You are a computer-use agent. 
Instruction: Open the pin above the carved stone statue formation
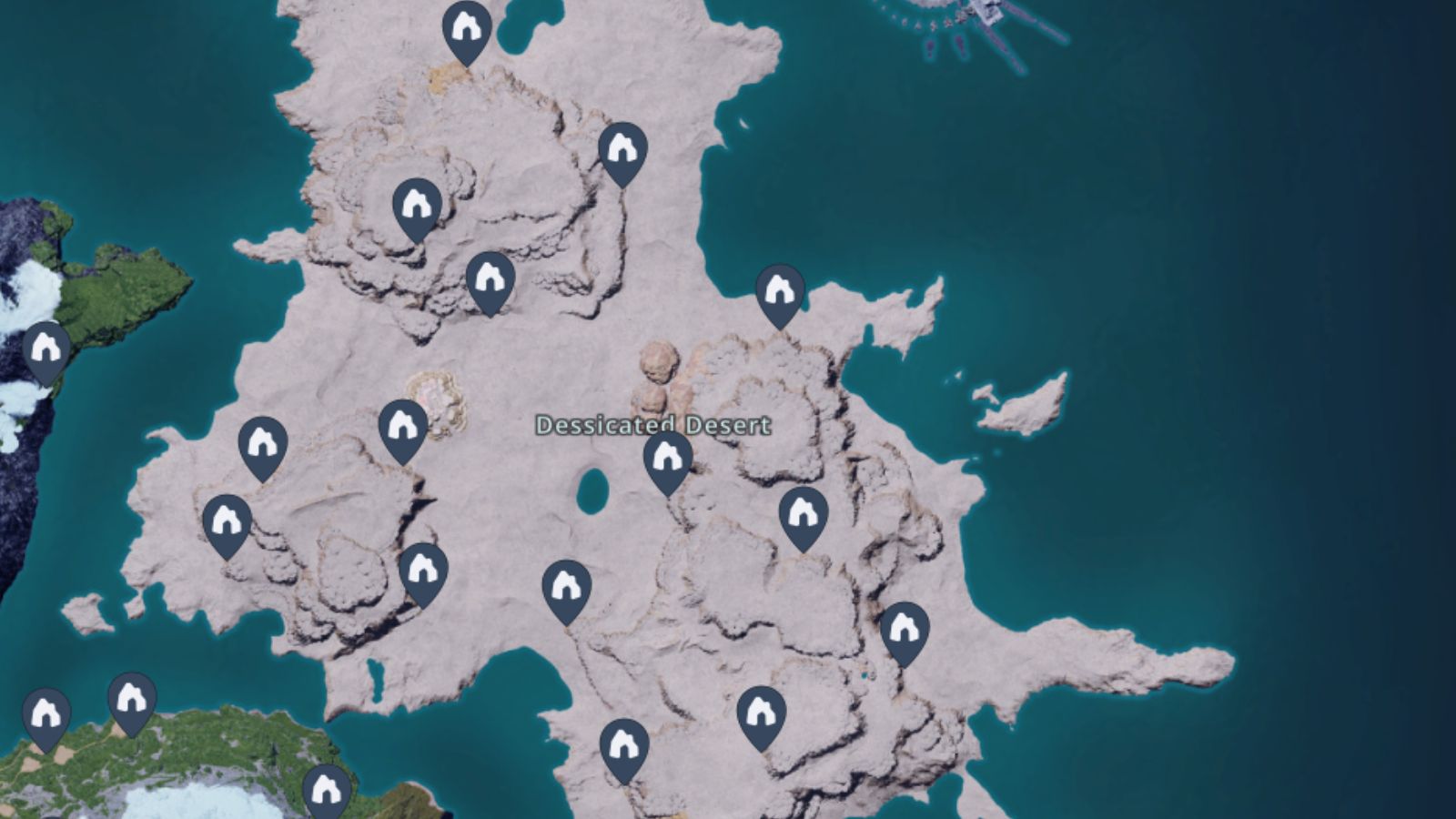pos(624,150)
